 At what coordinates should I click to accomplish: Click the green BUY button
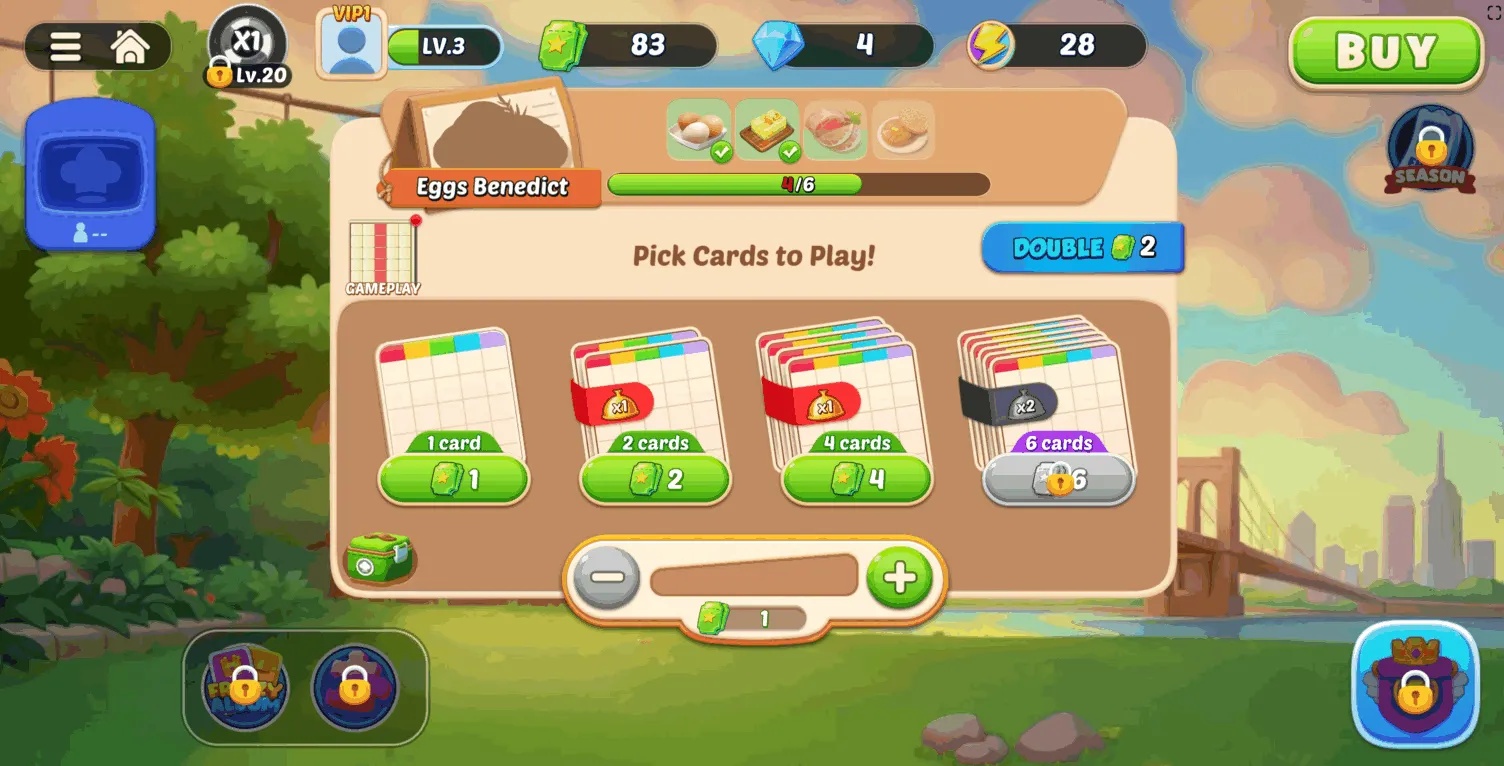1385,51
